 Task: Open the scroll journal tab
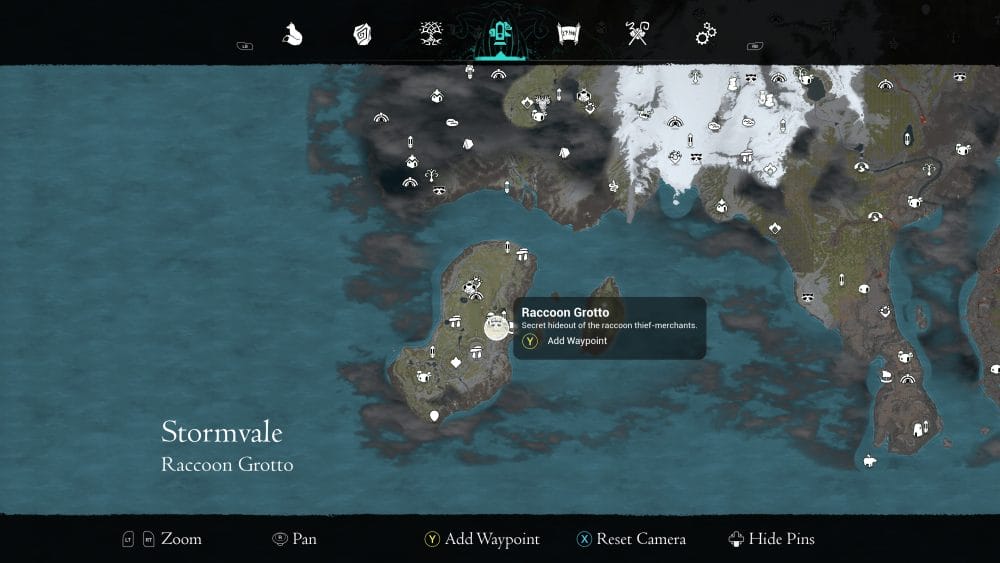click(x=569, y=35)
